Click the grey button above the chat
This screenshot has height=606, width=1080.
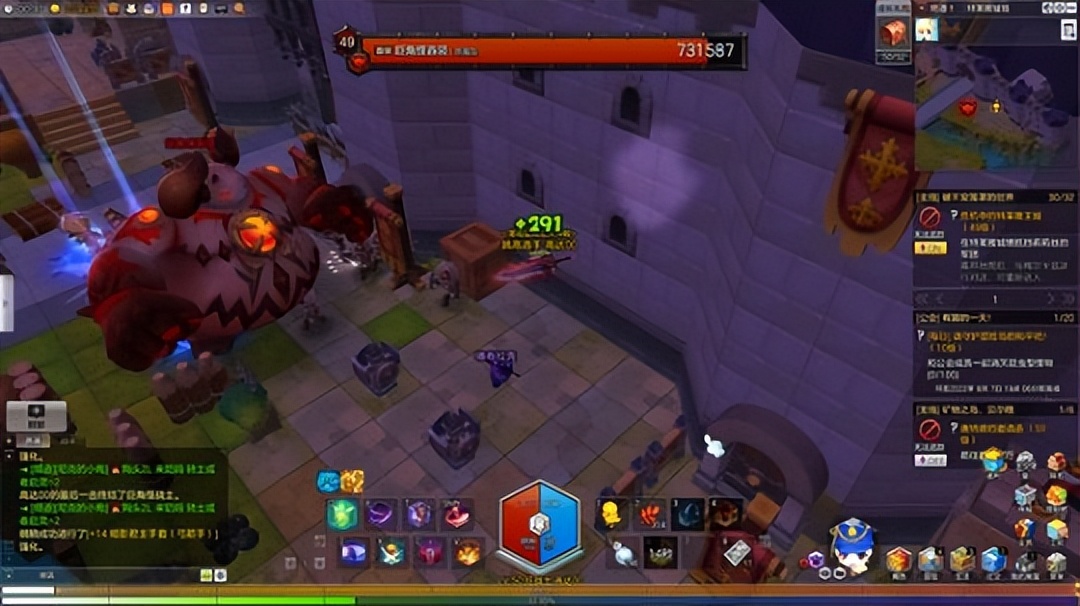pos(36,415)
